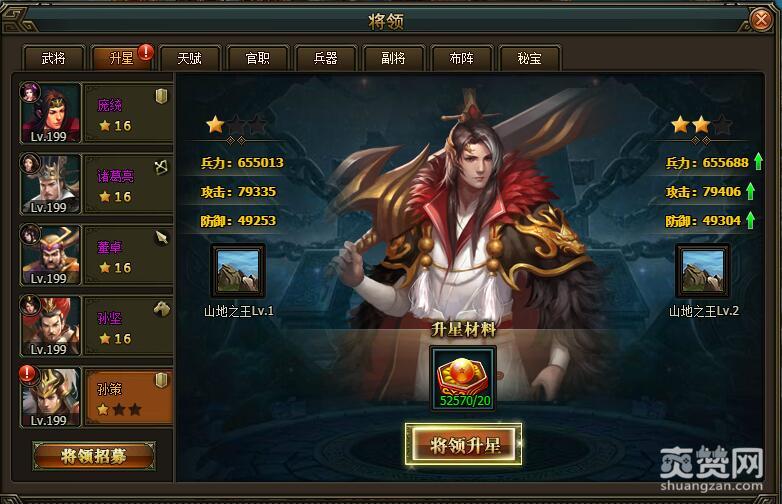Select the 兵器 tab
Viewport: 782px width, 504px height.
pyautogui.click(x=325, y=58)
